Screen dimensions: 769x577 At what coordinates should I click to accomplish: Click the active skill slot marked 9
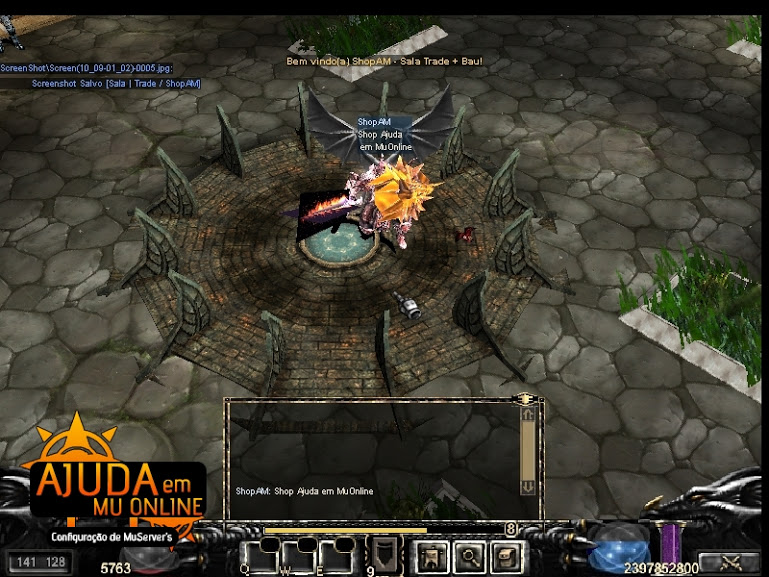384,555
